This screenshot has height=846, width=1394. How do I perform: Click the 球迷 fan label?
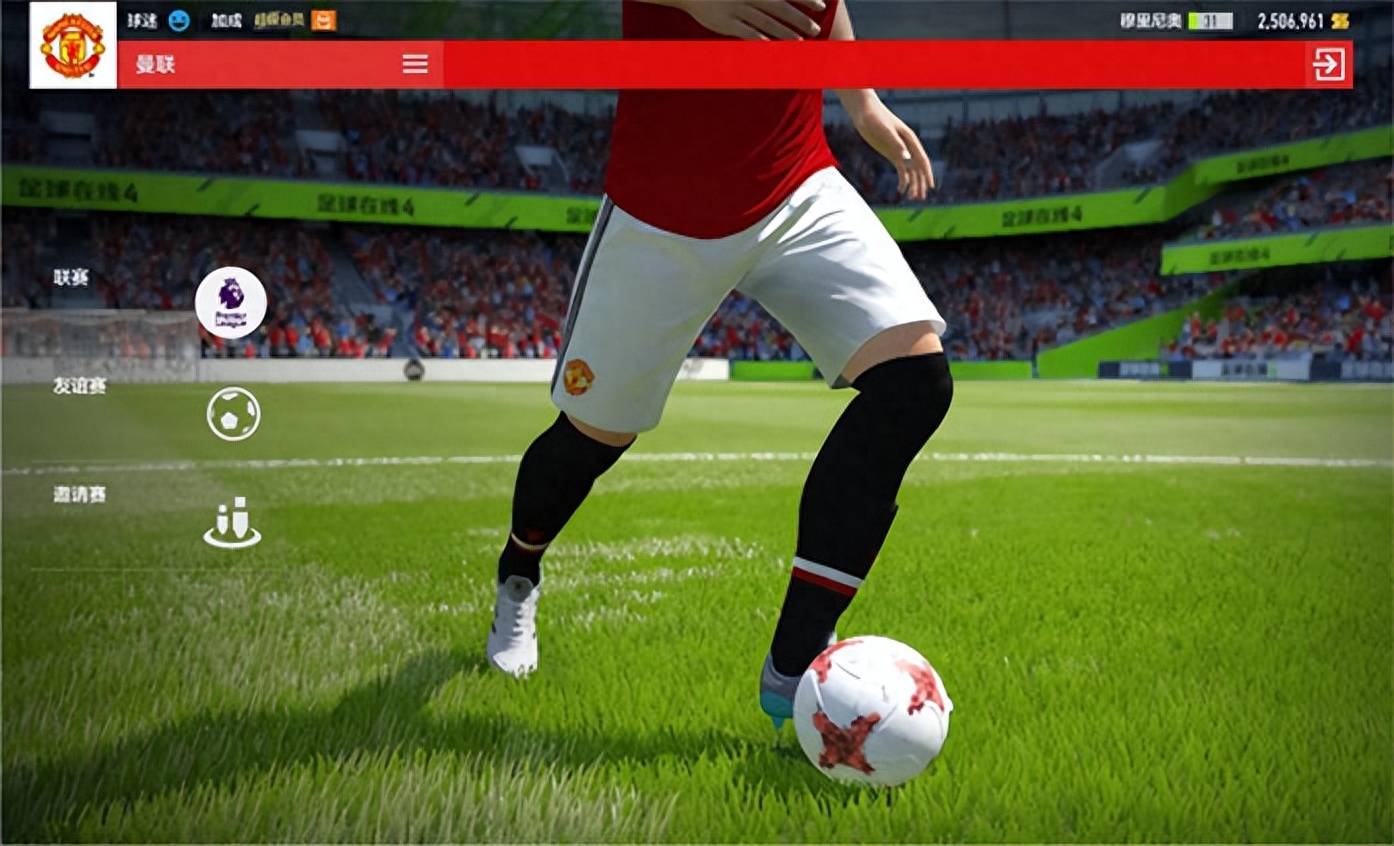pos(142,20)
